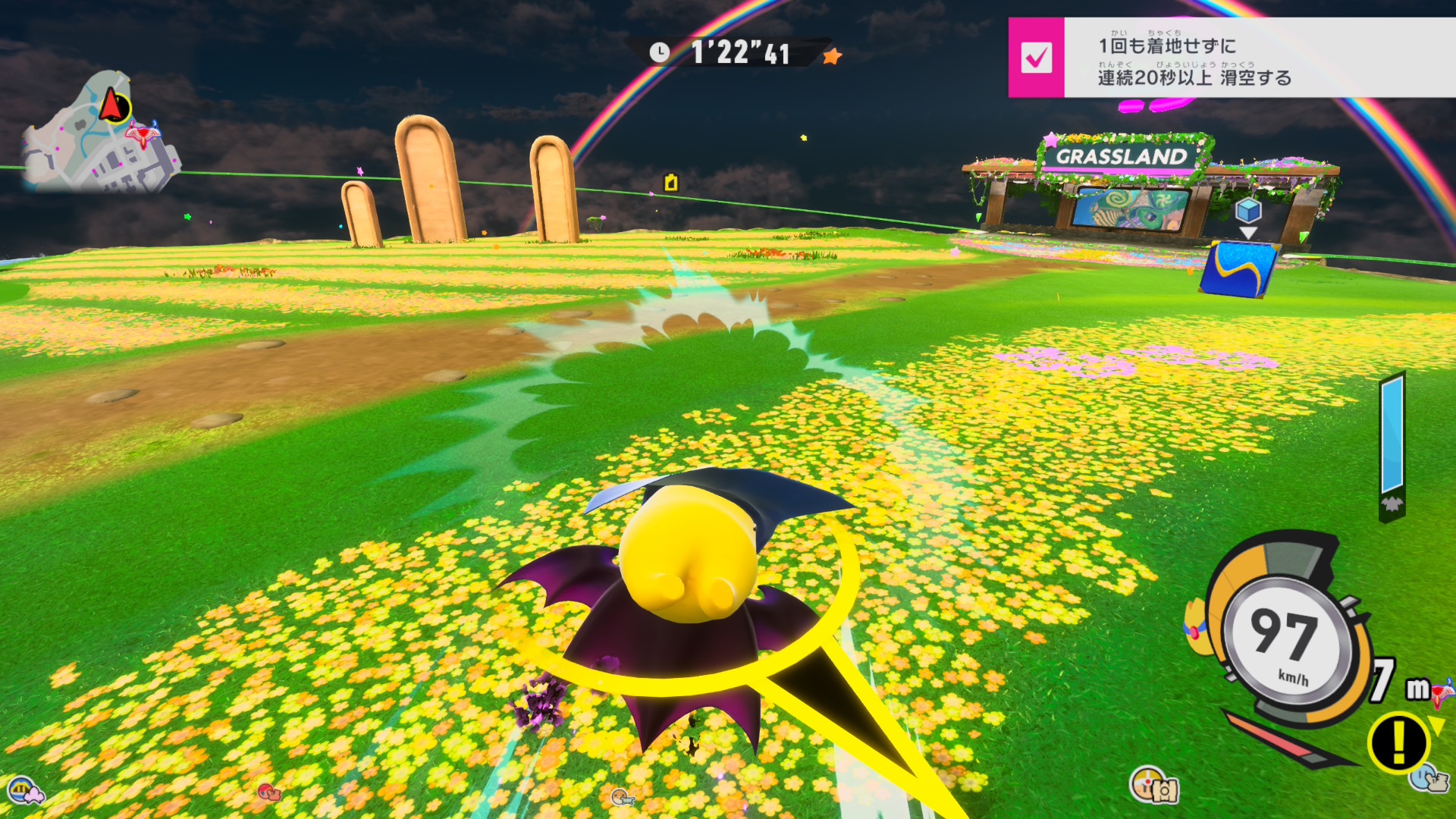This screenshot has height=819, width=1456.
Task: Click the yellow battery-shaped marker in the sky
Action: click(x=671, y=183)
